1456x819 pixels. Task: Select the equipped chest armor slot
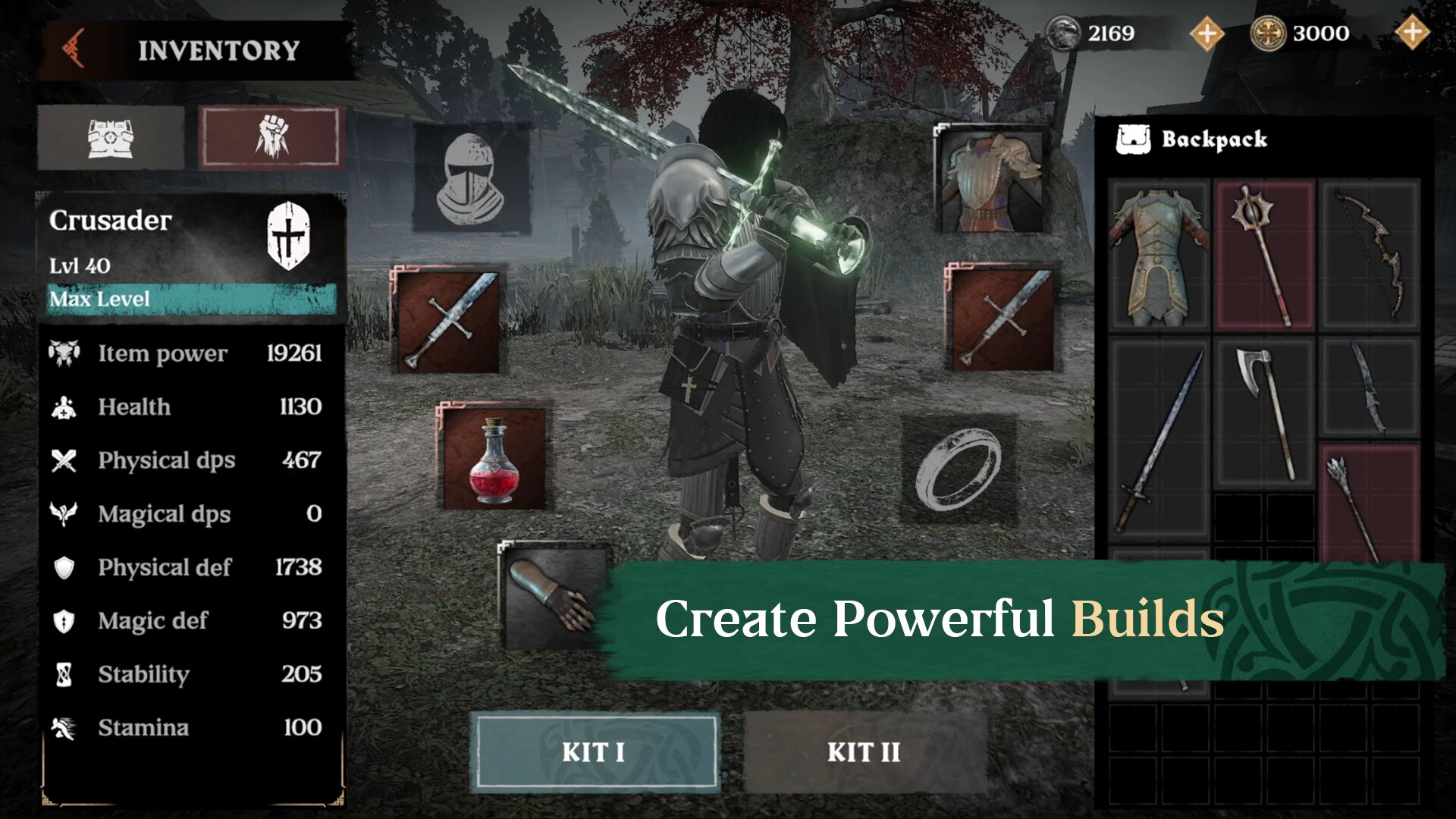click(990, 180)
